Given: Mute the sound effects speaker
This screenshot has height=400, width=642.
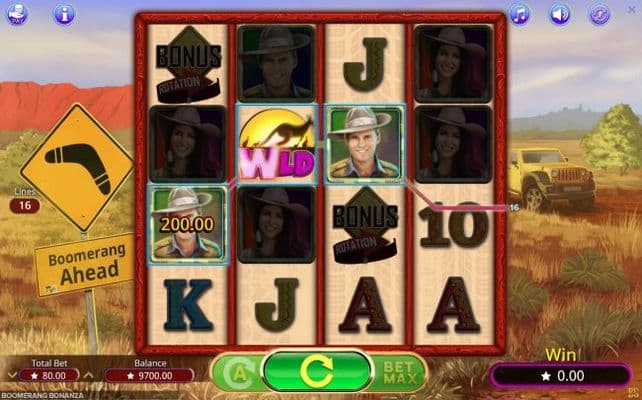Looking at the screenshot, I should 559,14.
